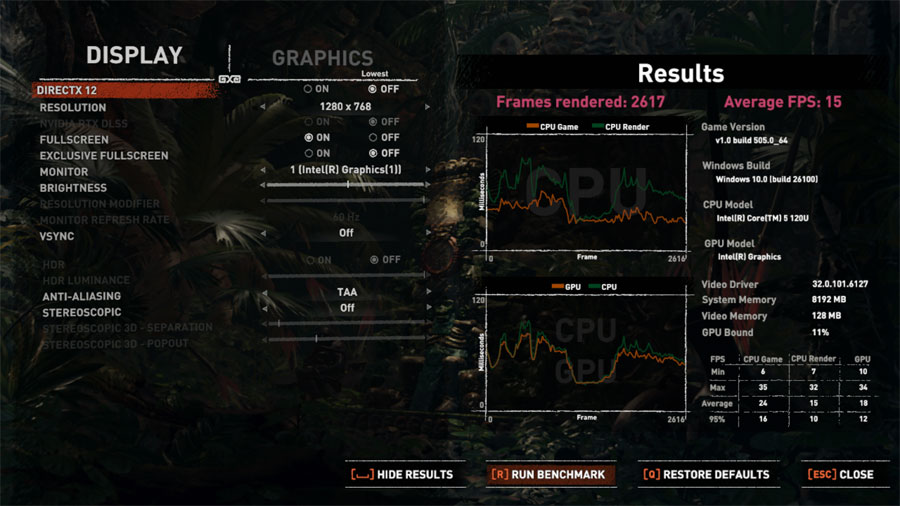Viewport: 900px width, 506px height.
Task: Run the benchmark again
Action: (548, 474)
